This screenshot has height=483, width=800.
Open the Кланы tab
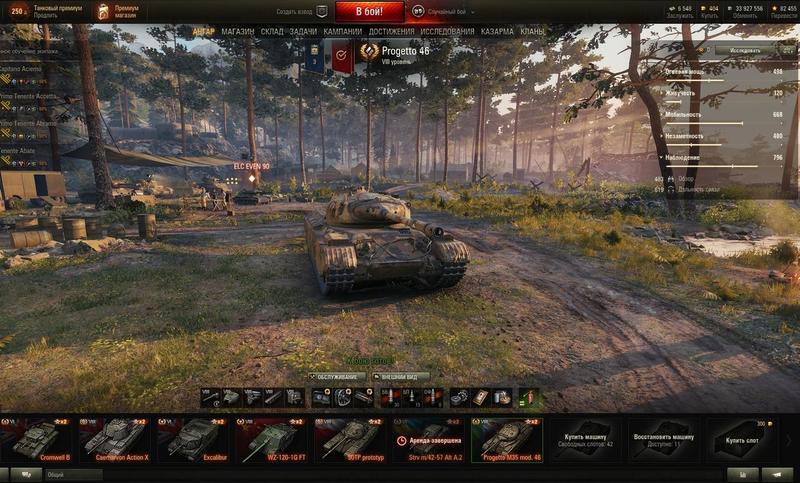[533, 32]
